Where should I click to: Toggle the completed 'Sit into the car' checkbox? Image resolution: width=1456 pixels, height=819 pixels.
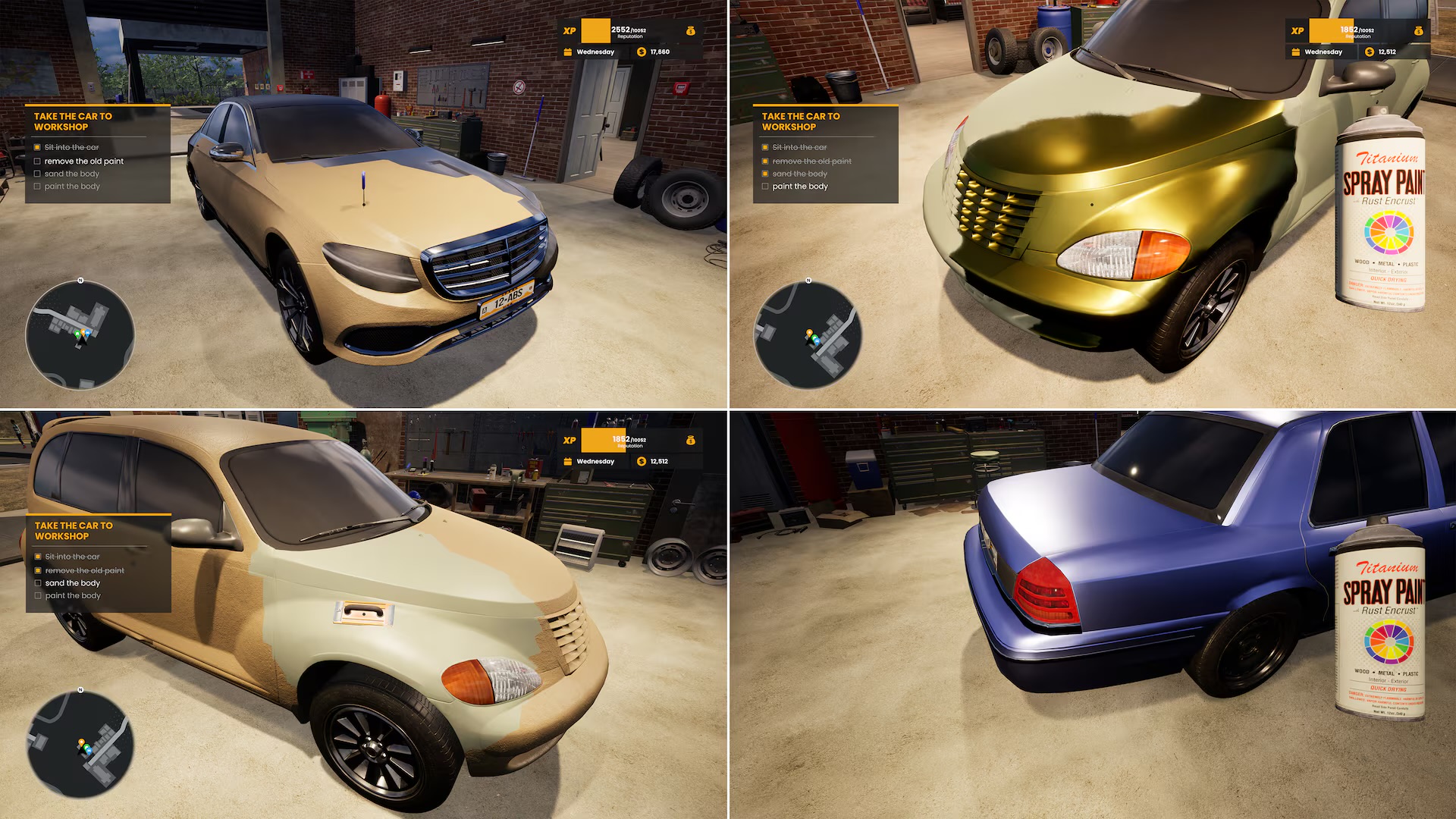(x=38, y=147)
